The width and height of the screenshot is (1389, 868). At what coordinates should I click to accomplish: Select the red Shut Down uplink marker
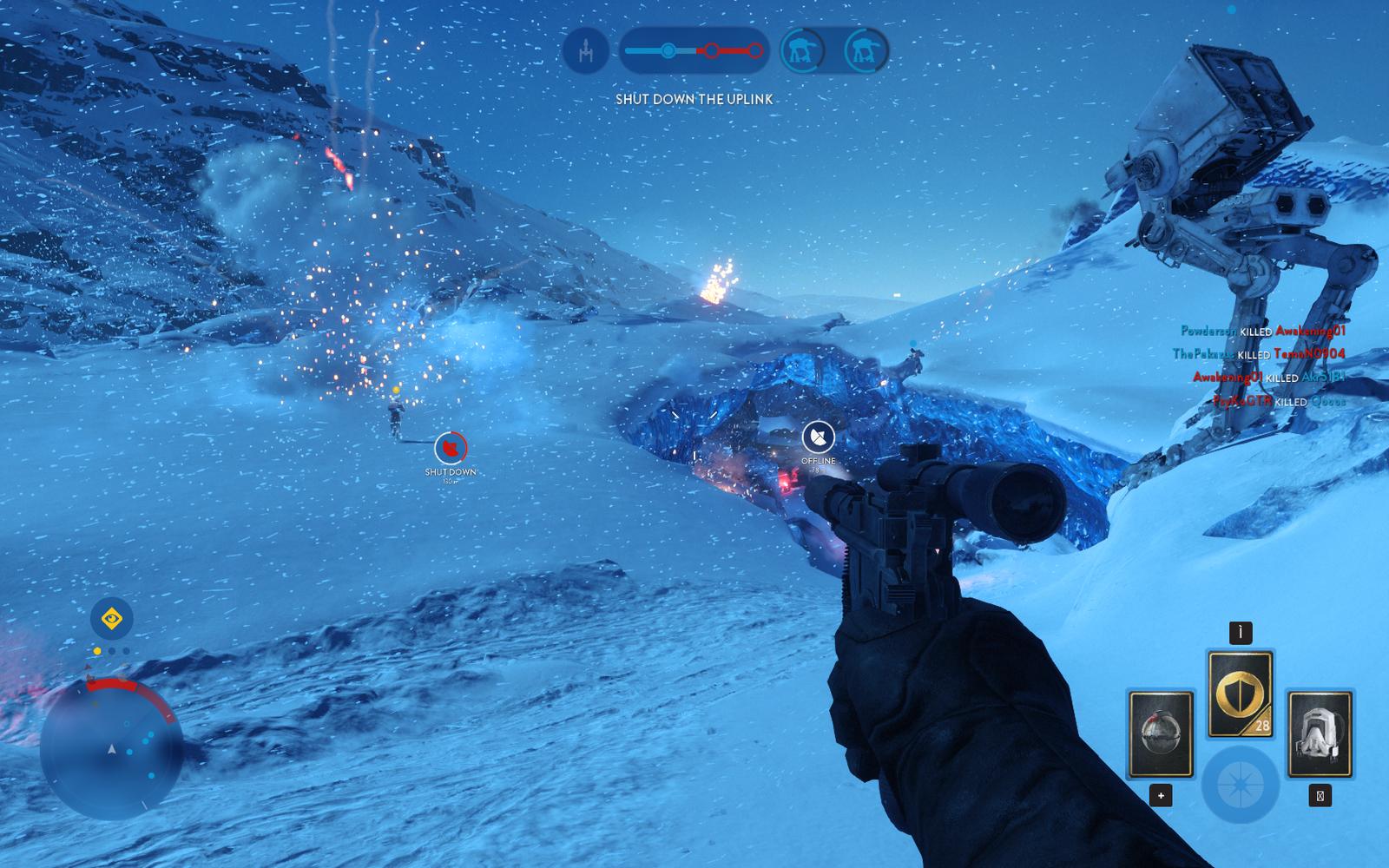click(x=451, y=448)
